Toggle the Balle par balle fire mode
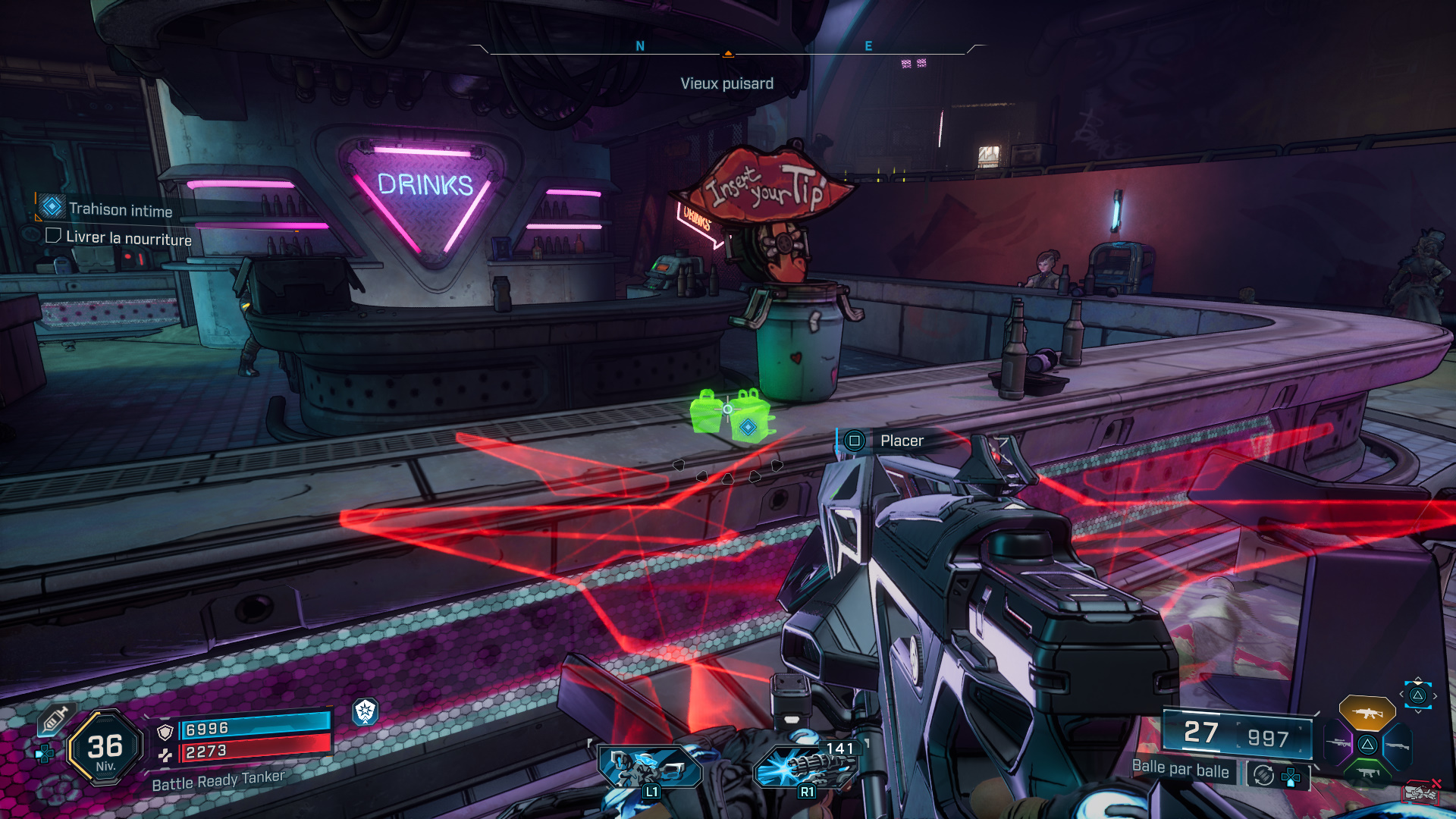The width and height of the screenshot is (1456, 819). [x=1180, y=770]
